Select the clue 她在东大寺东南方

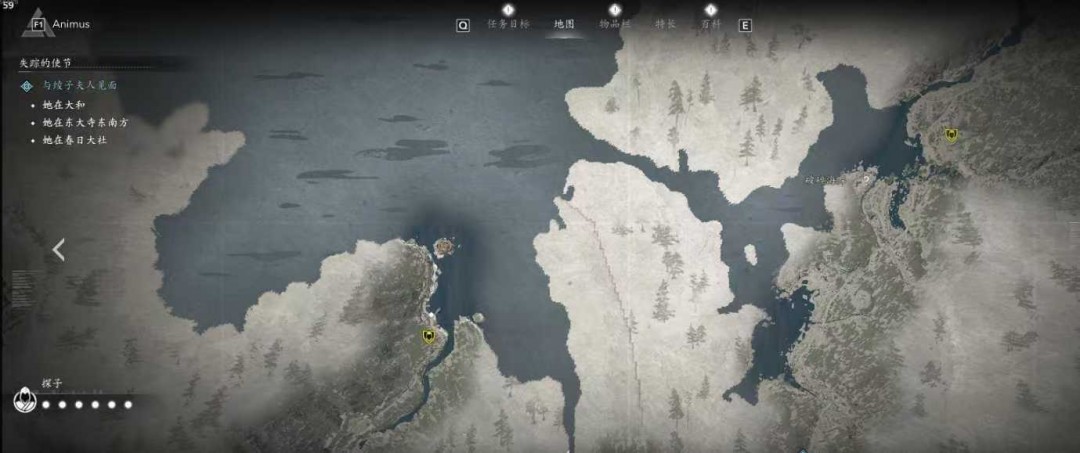pos(86,122)
